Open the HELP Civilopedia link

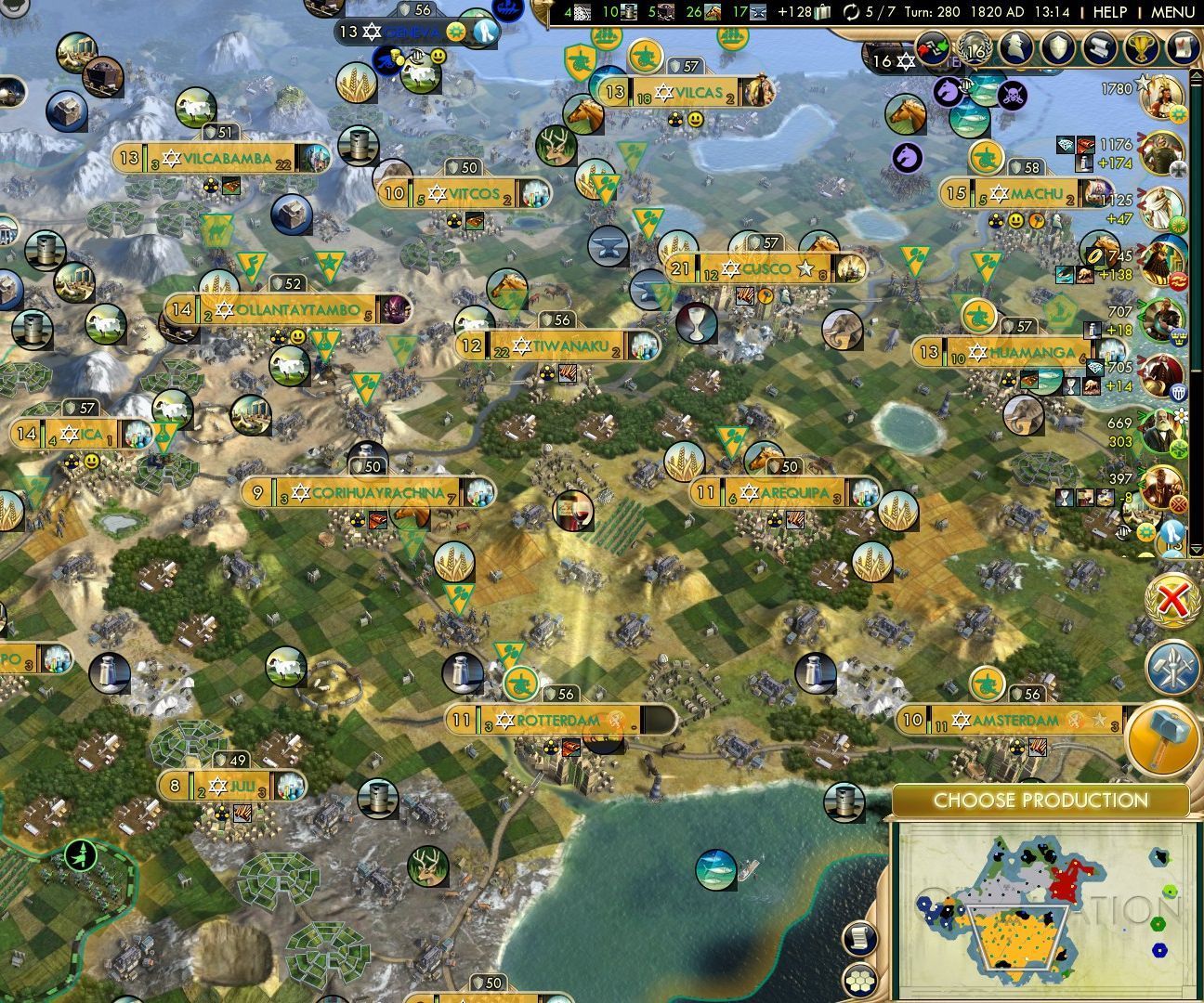[1109, 12]
